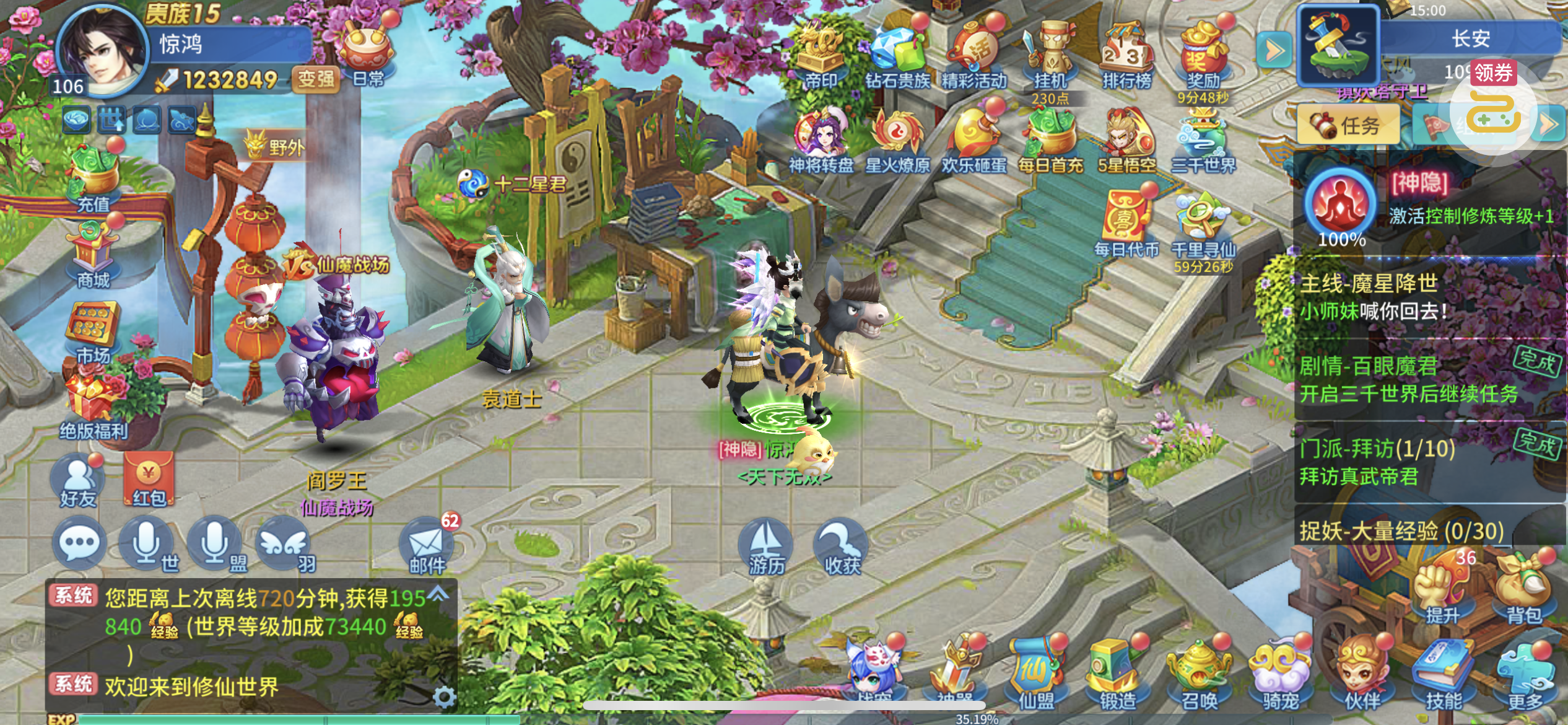
Task: Select the 任务 quest tab
Action: click(1348, 125)
